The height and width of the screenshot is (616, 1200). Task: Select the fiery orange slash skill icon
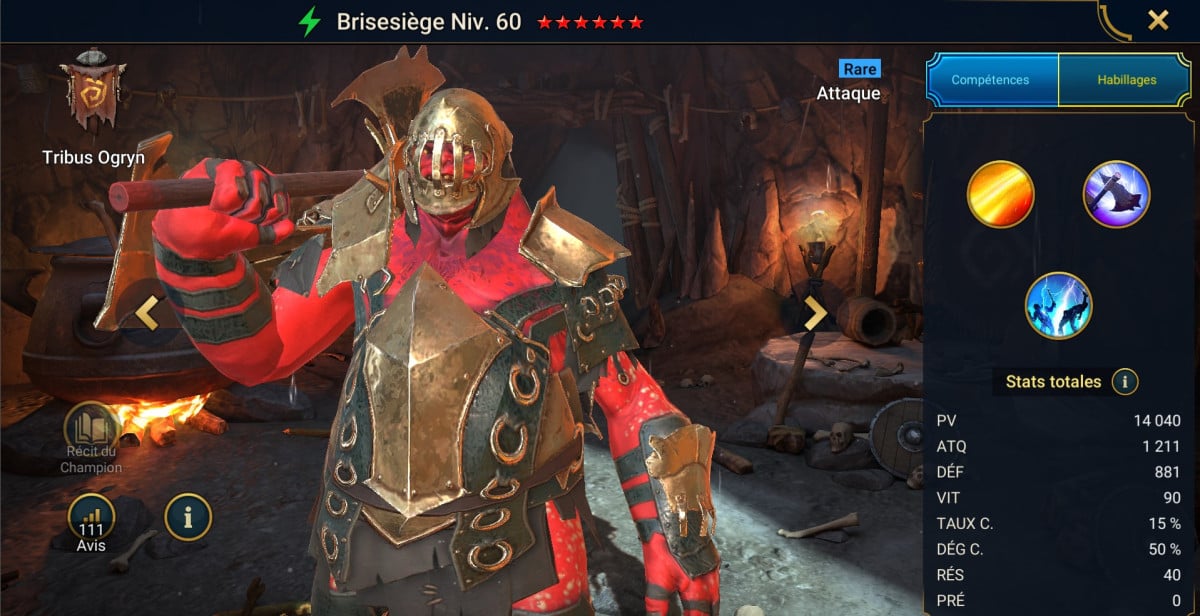[999, 194]
